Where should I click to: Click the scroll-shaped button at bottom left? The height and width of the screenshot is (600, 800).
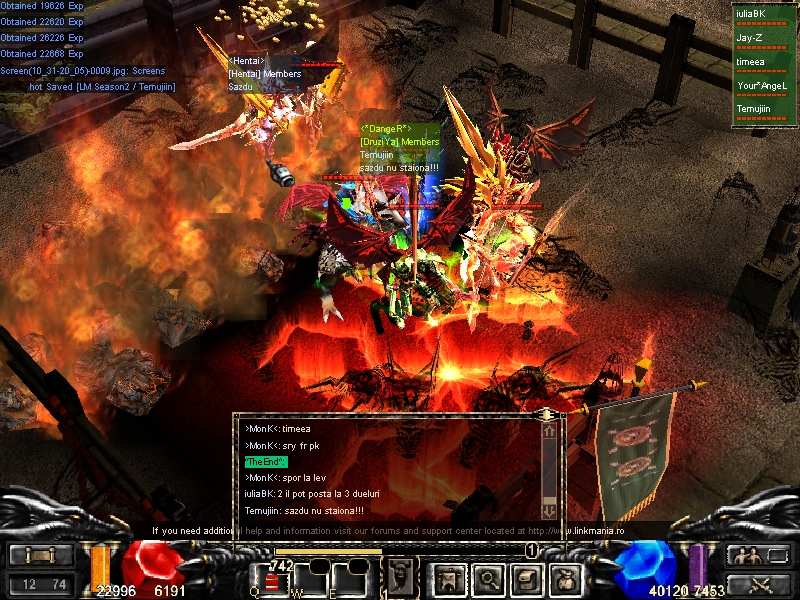pos(40,556)
